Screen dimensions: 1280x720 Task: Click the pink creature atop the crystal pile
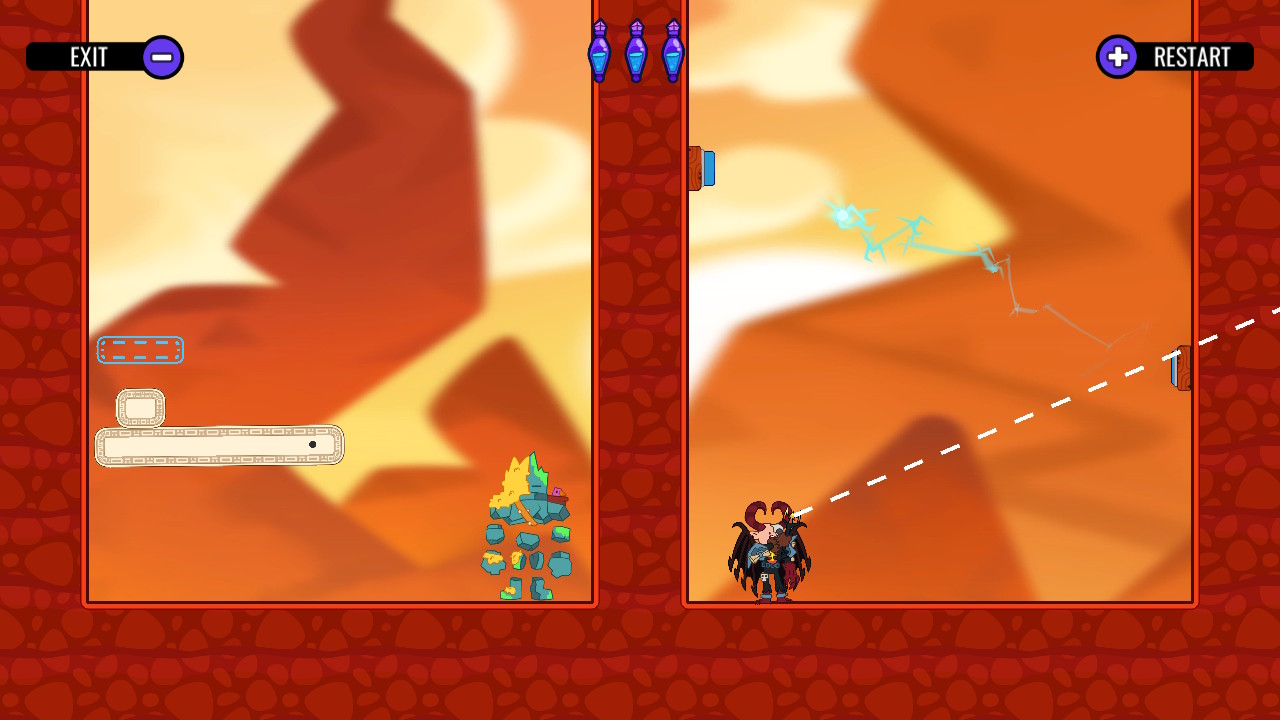(x=557, y=492)
